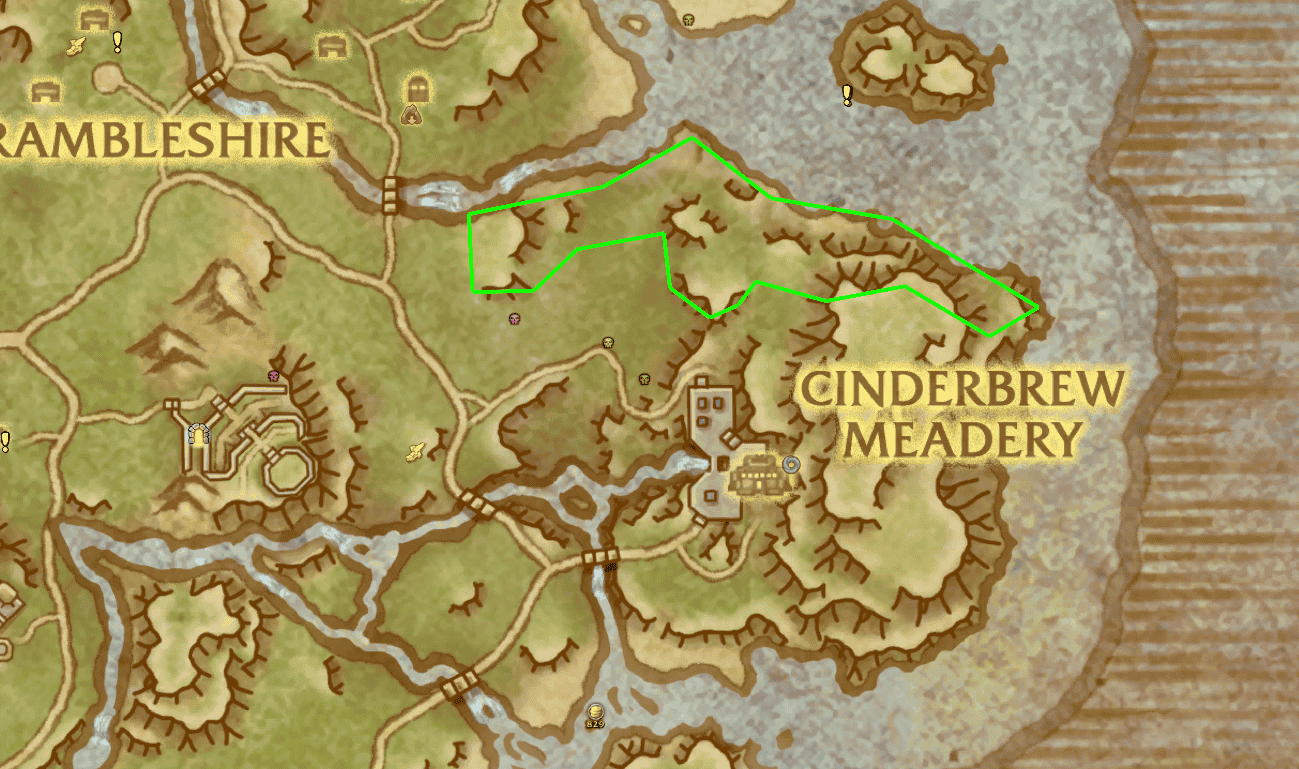
Task: Click the green skull marker left of the Meadery buildings
Action: 644,378
